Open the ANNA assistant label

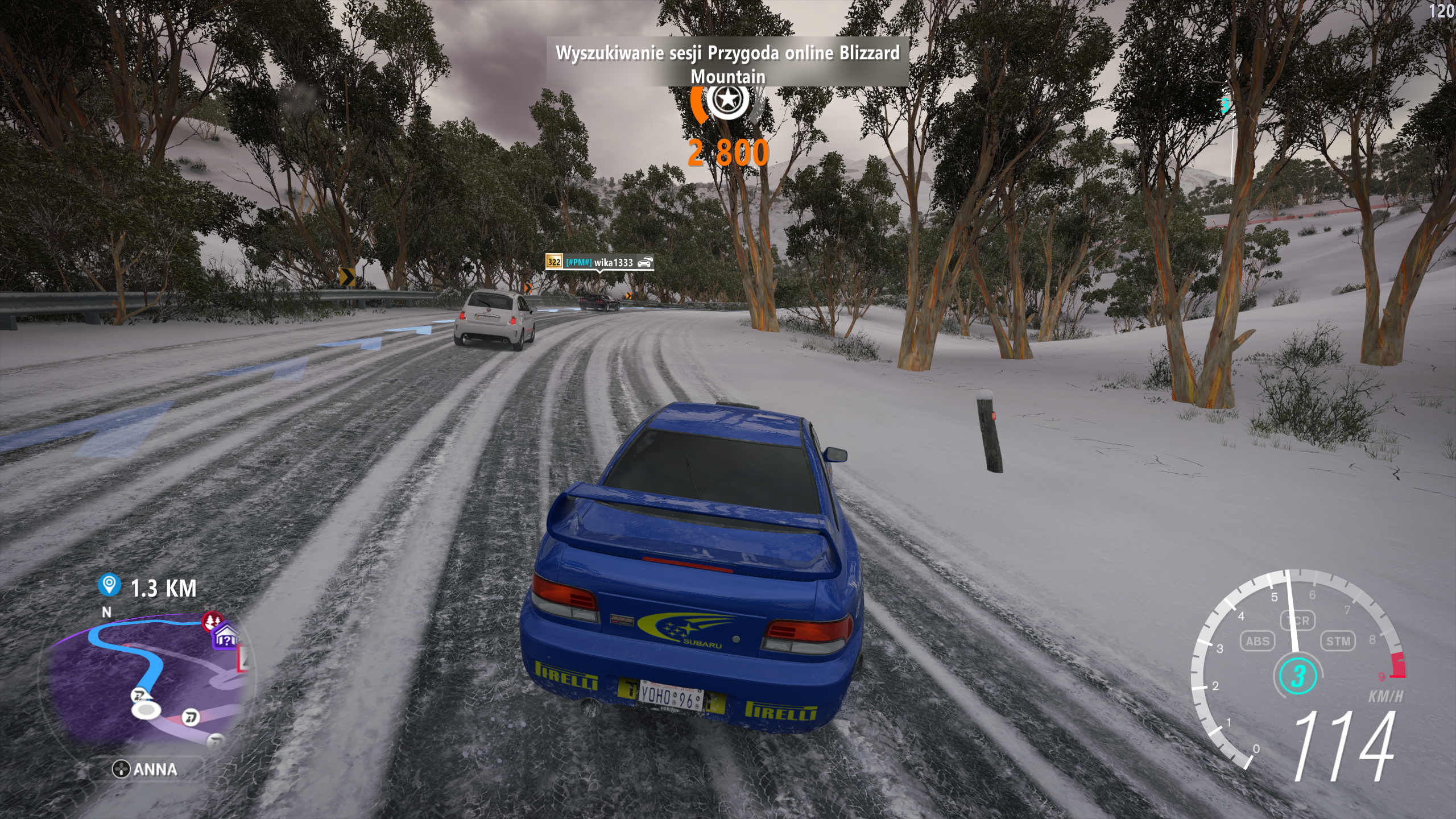tap(145, 770)
